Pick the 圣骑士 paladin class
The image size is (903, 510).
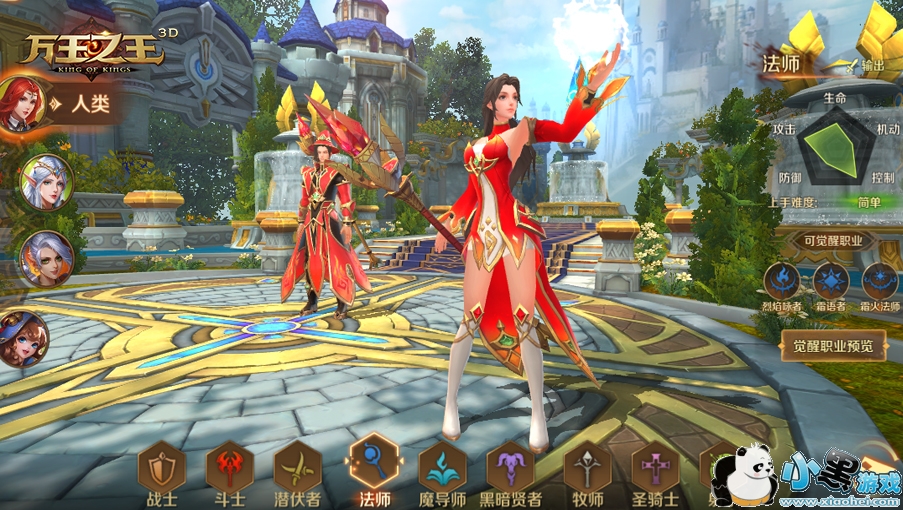coord(655,468)
